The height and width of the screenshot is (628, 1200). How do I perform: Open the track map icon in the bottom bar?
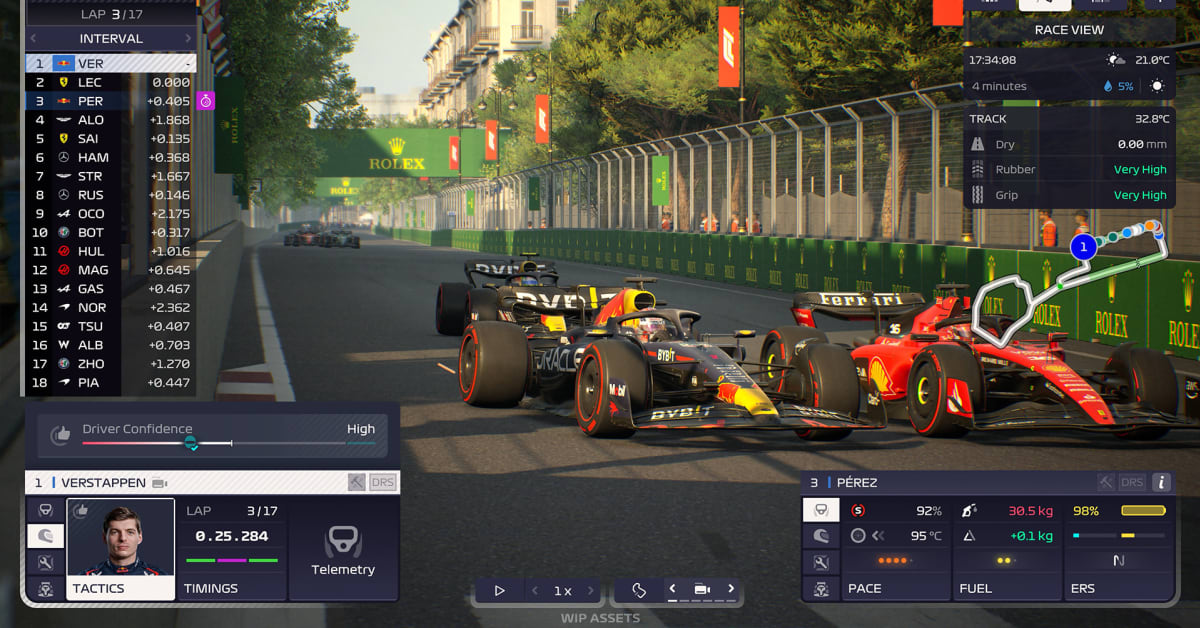click(639, 590)
